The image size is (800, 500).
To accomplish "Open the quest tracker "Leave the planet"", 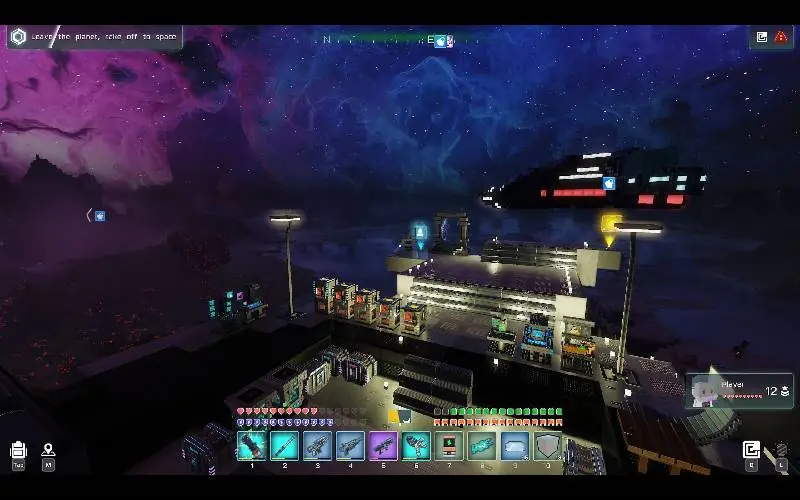I will pyautogui.click(x=94, y=37).
